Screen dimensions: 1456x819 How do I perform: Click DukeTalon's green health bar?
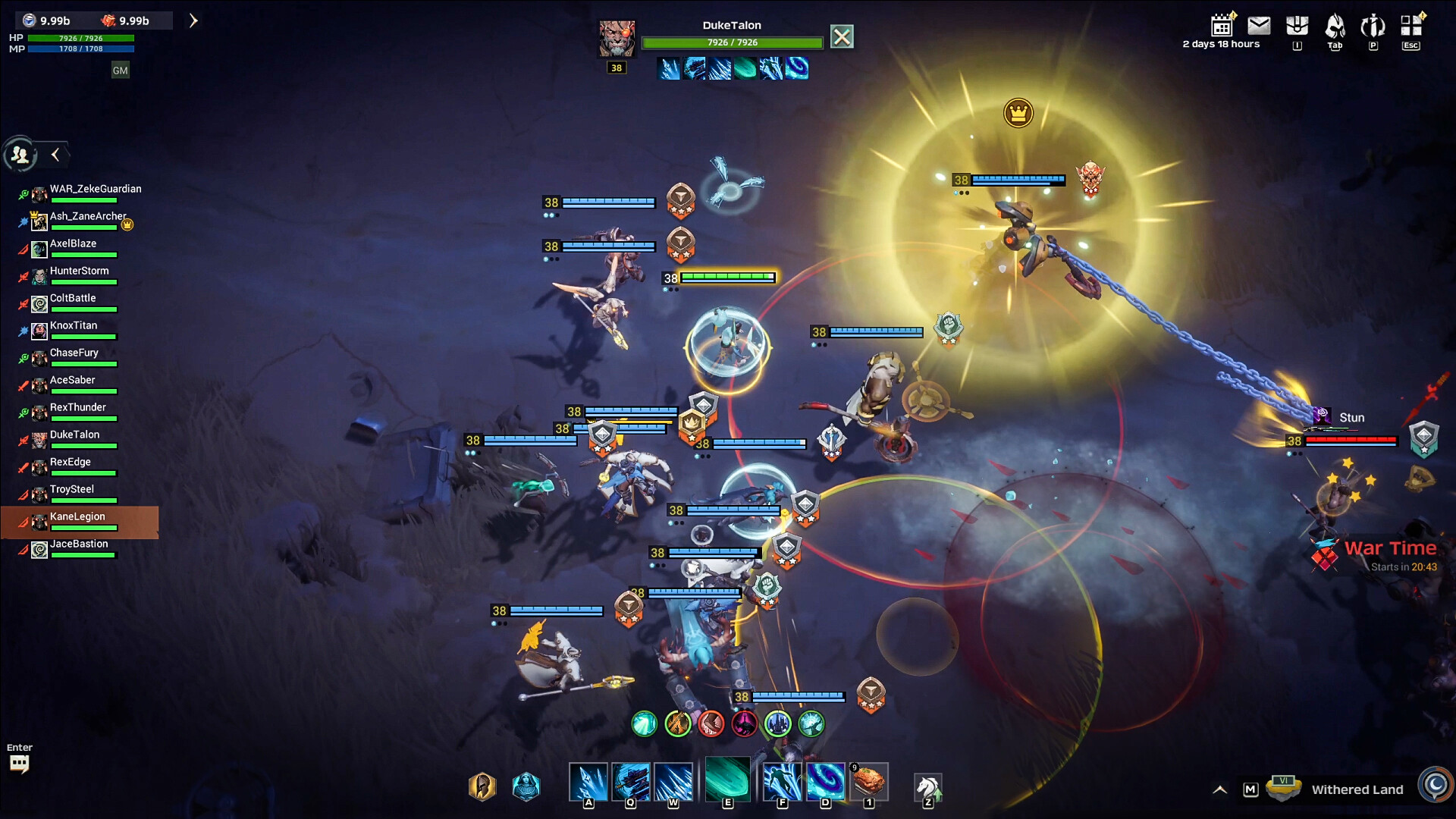tap(732, 42)
